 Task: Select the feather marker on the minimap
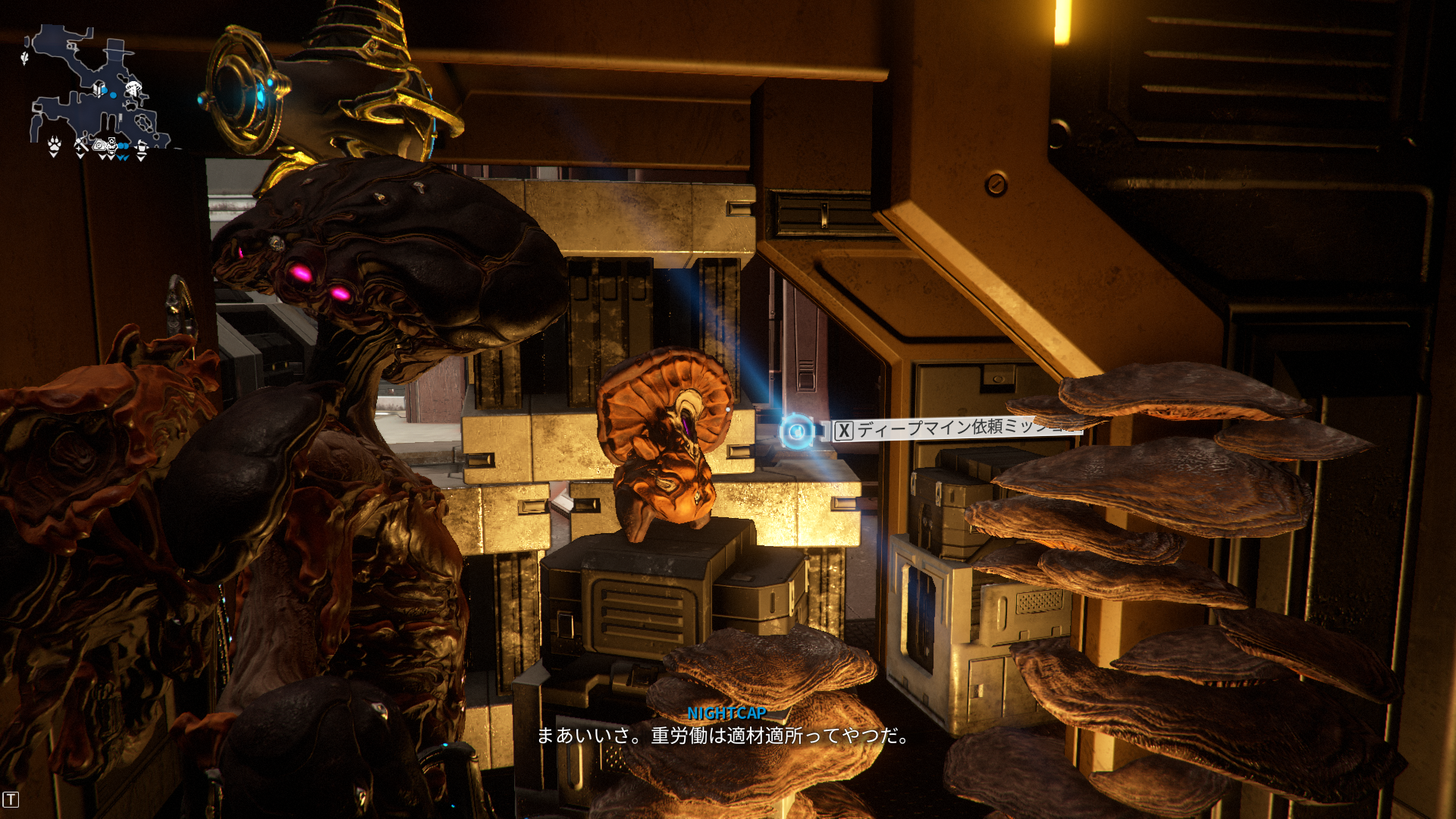[25, 57]
